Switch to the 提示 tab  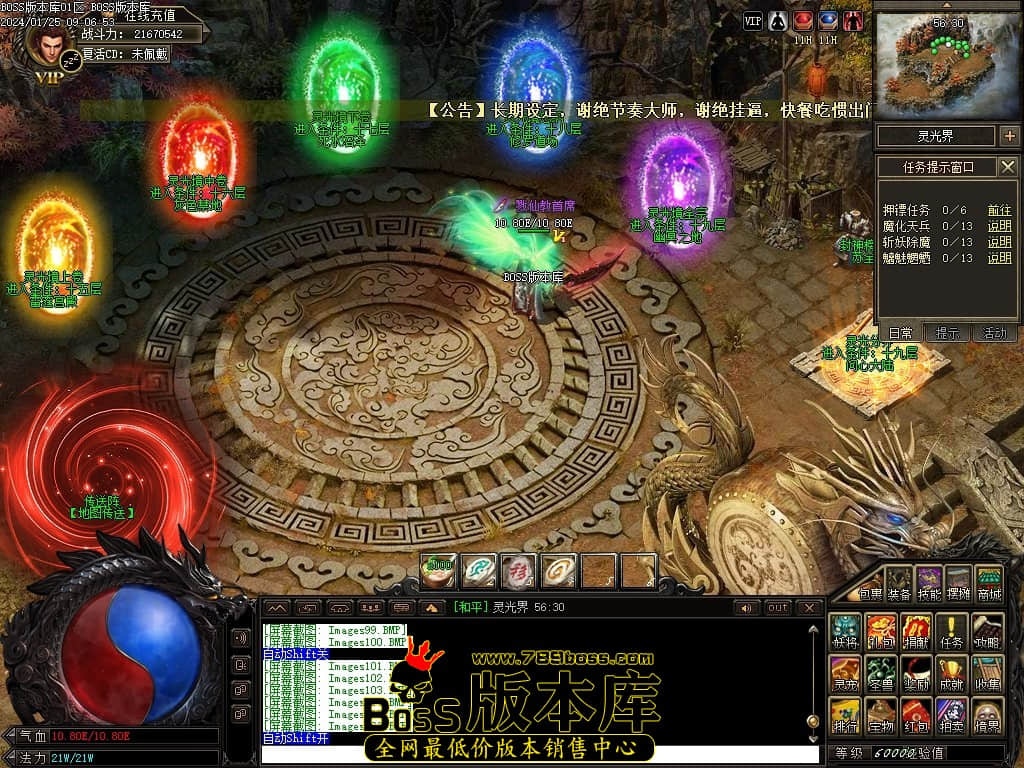point(947,333)
